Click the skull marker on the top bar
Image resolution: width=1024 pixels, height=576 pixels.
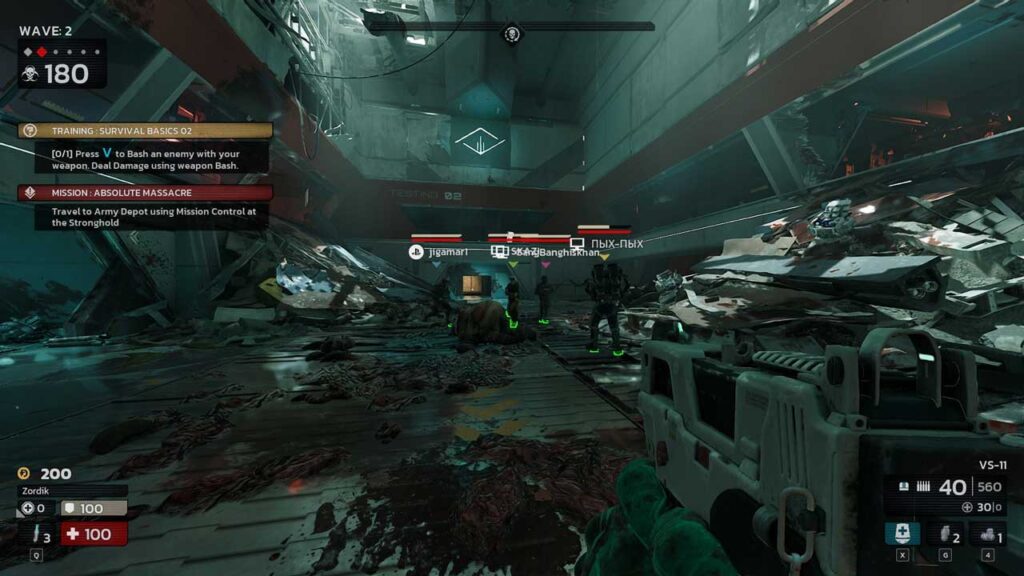pyautogui.click(x=512, y=35)
